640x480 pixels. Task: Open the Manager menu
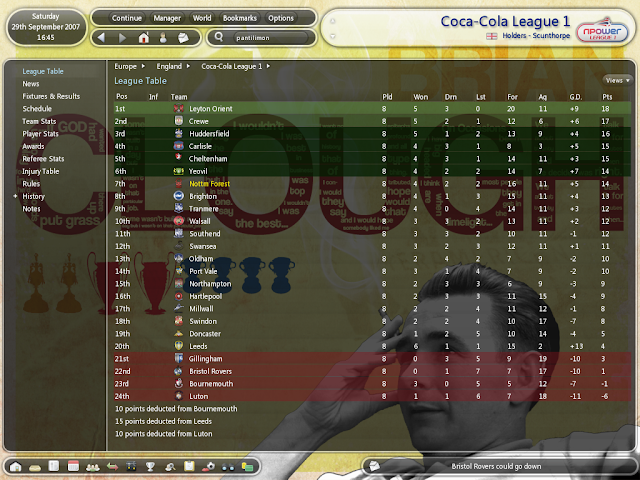tap(167, 18)
